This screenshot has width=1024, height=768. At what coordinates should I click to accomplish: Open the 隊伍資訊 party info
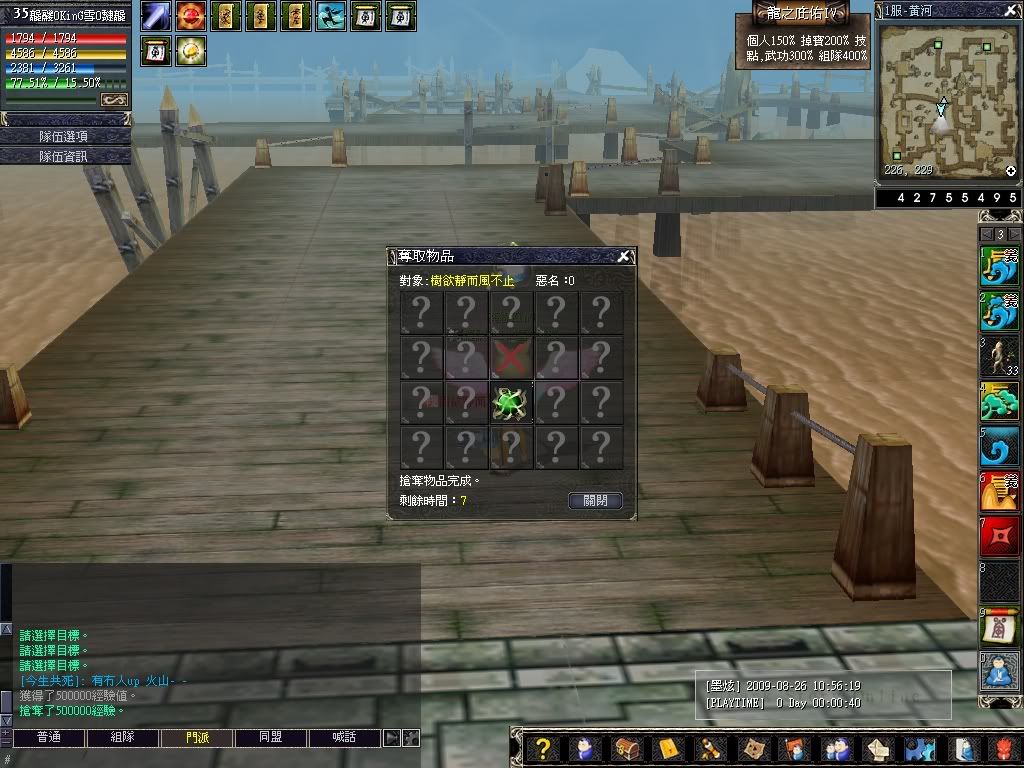pos(66,156)
